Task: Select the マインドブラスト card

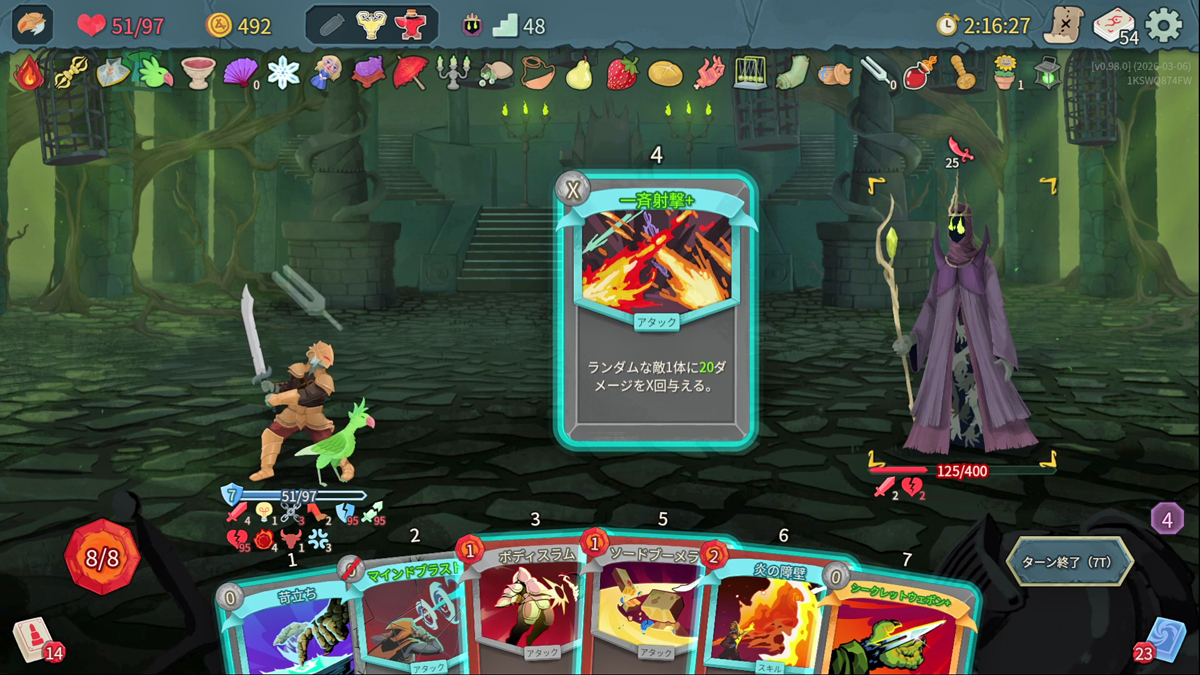Action: [405, 620]
